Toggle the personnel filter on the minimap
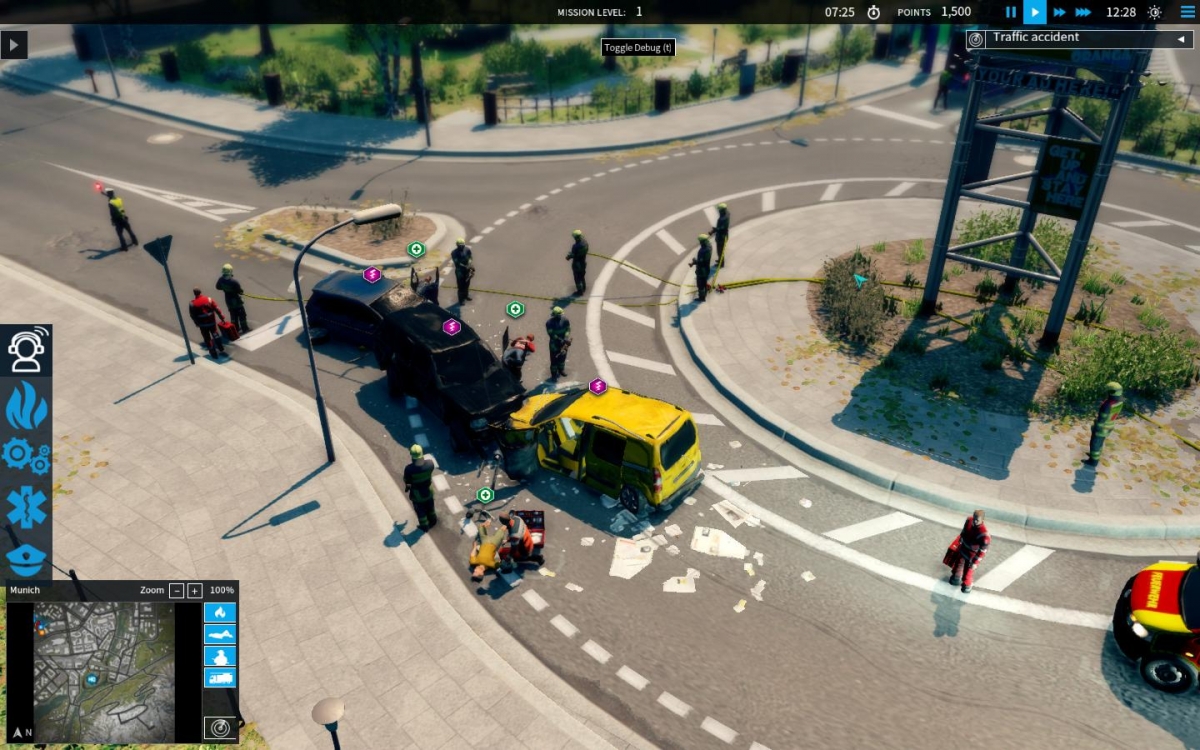 (x=220, y=656)
